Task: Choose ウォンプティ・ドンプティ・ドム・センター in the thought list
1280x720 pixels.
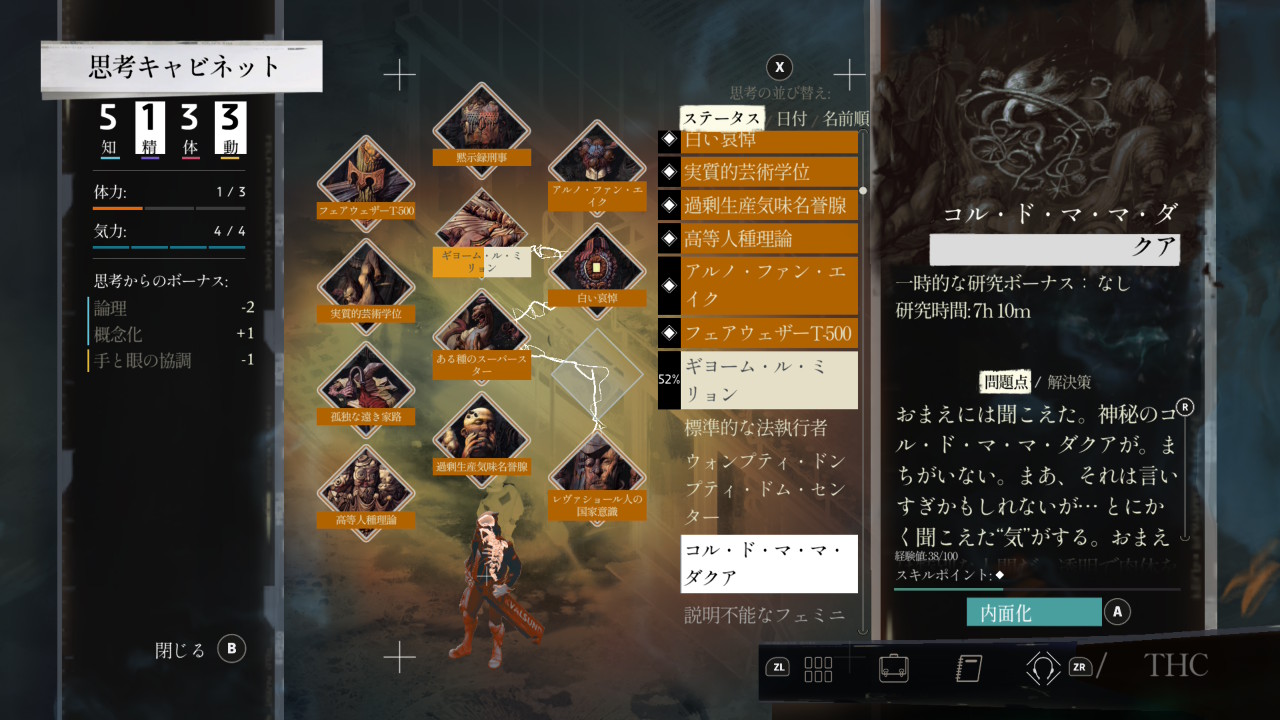Action: click(x=765, y=489)
